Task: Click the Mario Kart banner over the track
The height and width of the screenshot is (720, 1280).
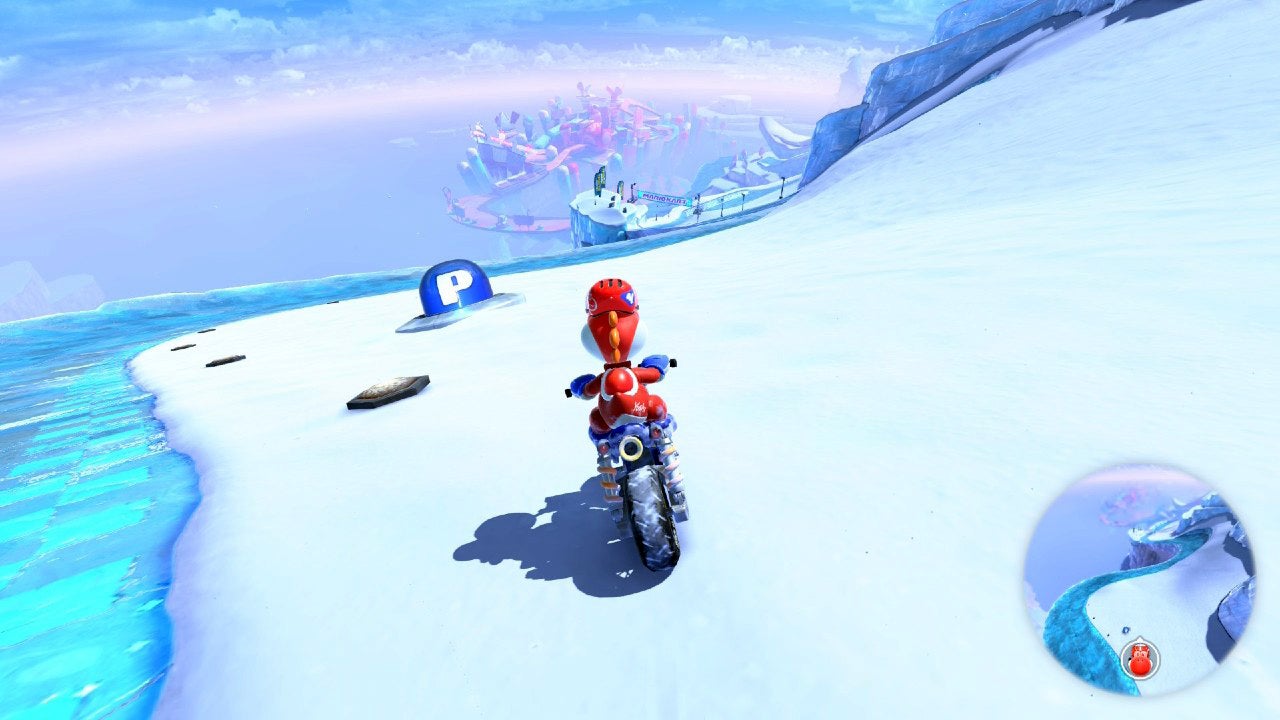Action: tap(665, 197)
